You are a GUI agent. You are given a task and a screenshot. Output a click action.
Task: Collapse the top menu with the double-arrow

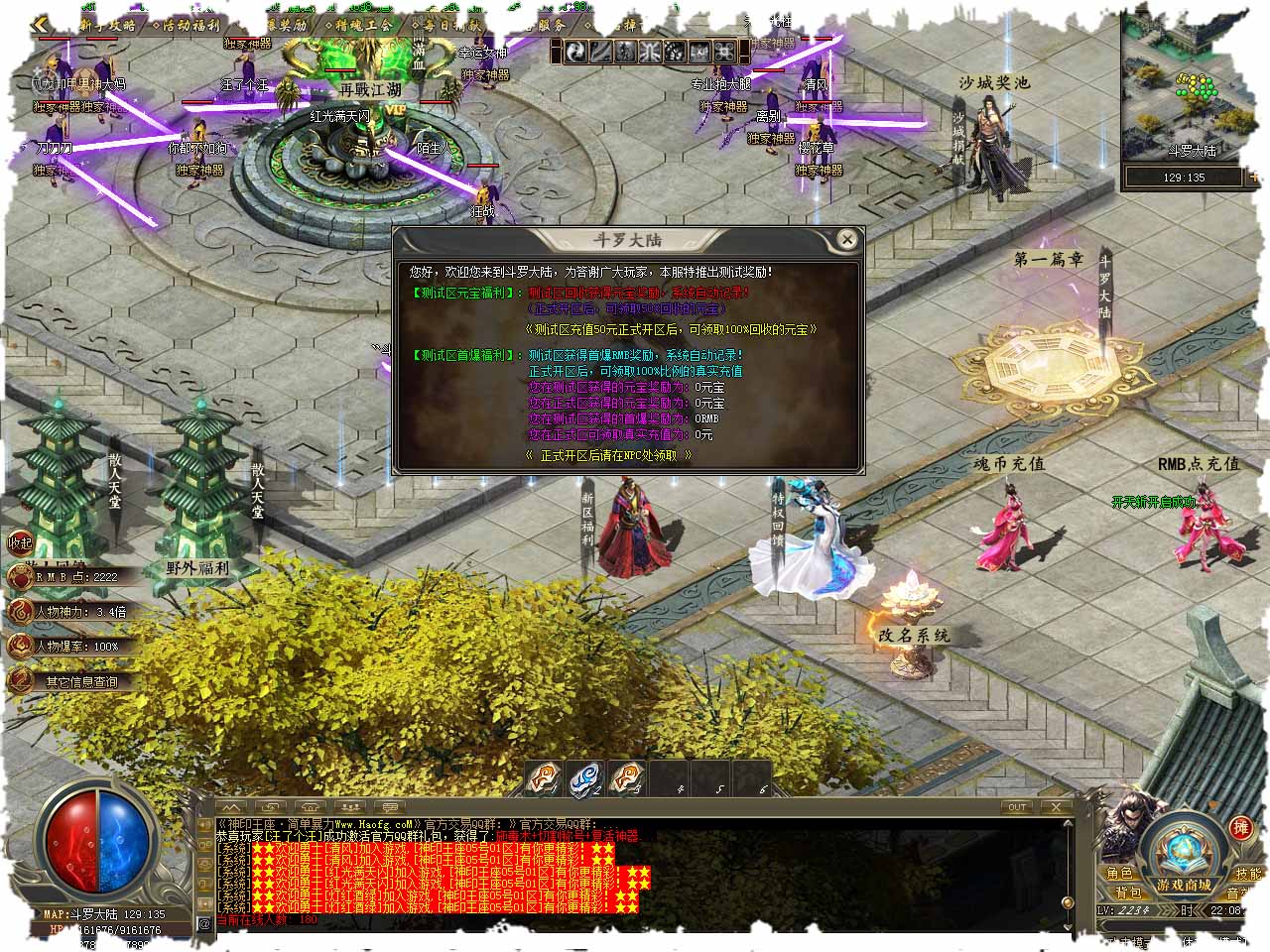[x=40, y=25]
